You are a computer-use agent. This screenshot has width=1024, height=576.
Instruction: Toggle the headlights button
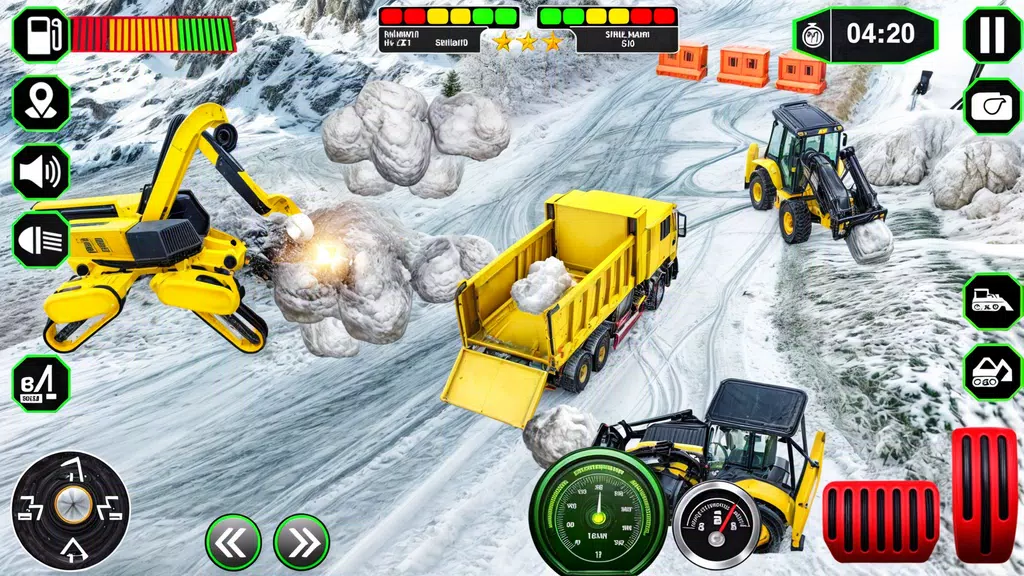[41, 240]
